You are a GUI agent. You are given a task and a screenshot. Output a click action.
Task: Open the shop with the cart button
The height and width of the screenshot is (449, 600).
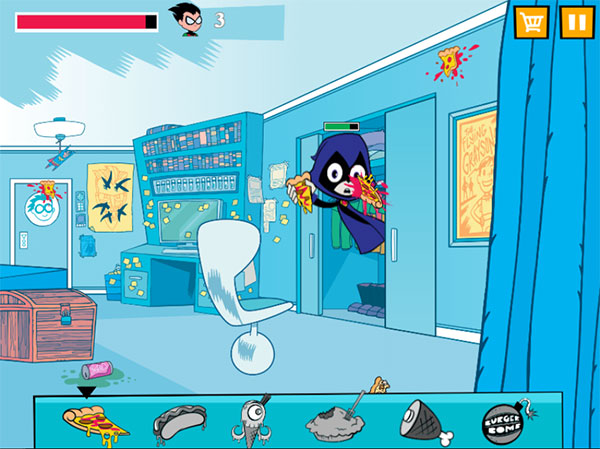coord(530,22)
